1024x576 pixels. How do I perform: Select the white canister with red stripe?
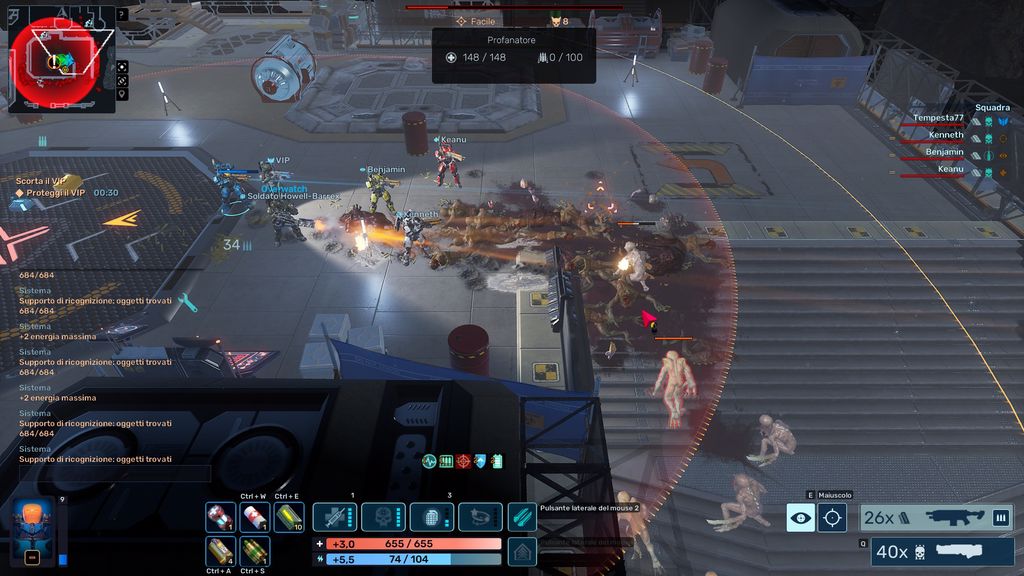pos(254,517)
